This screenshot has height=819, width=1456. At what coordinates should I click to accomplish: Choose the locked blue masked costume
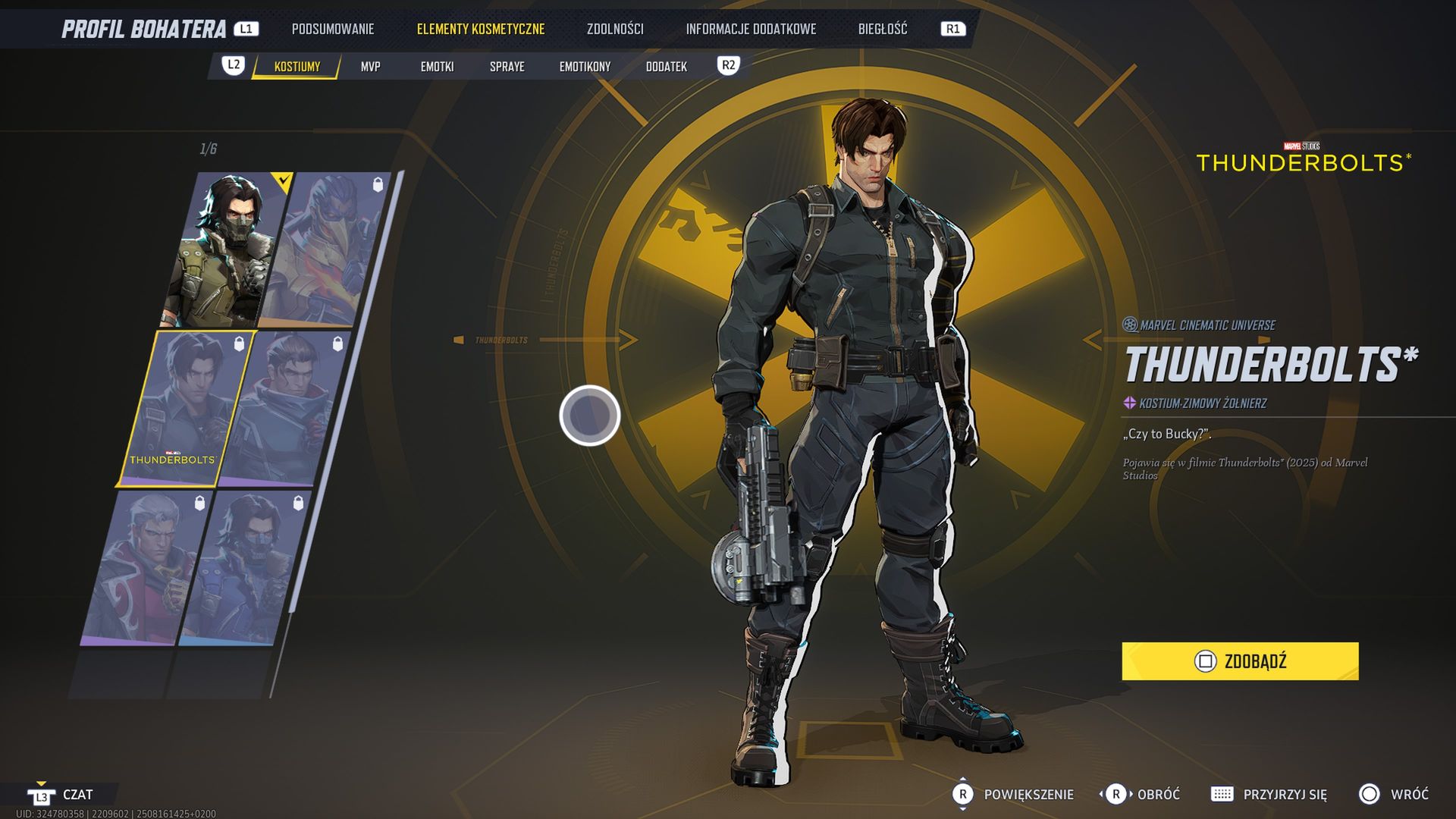tap(243, 569)
